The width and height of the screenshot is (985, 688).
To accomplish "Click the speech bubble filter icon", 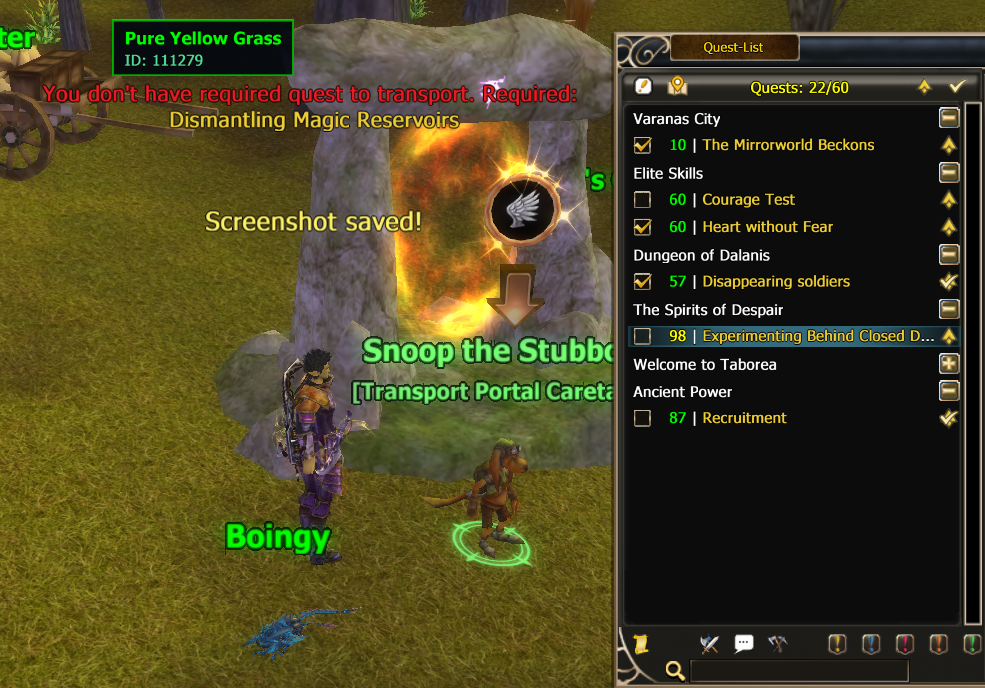I will [743, 643].
